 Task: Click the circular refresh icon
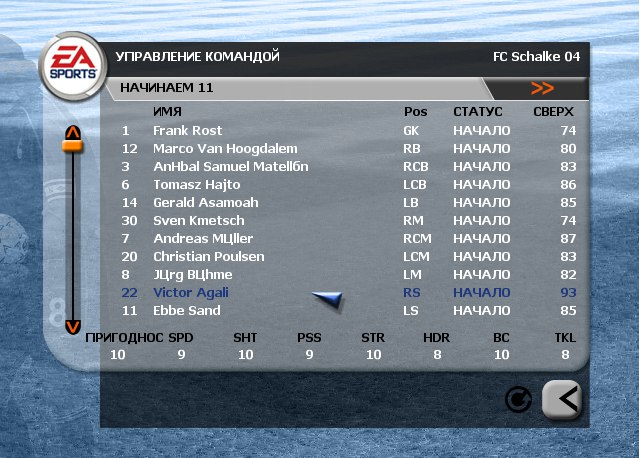(518, 400)
